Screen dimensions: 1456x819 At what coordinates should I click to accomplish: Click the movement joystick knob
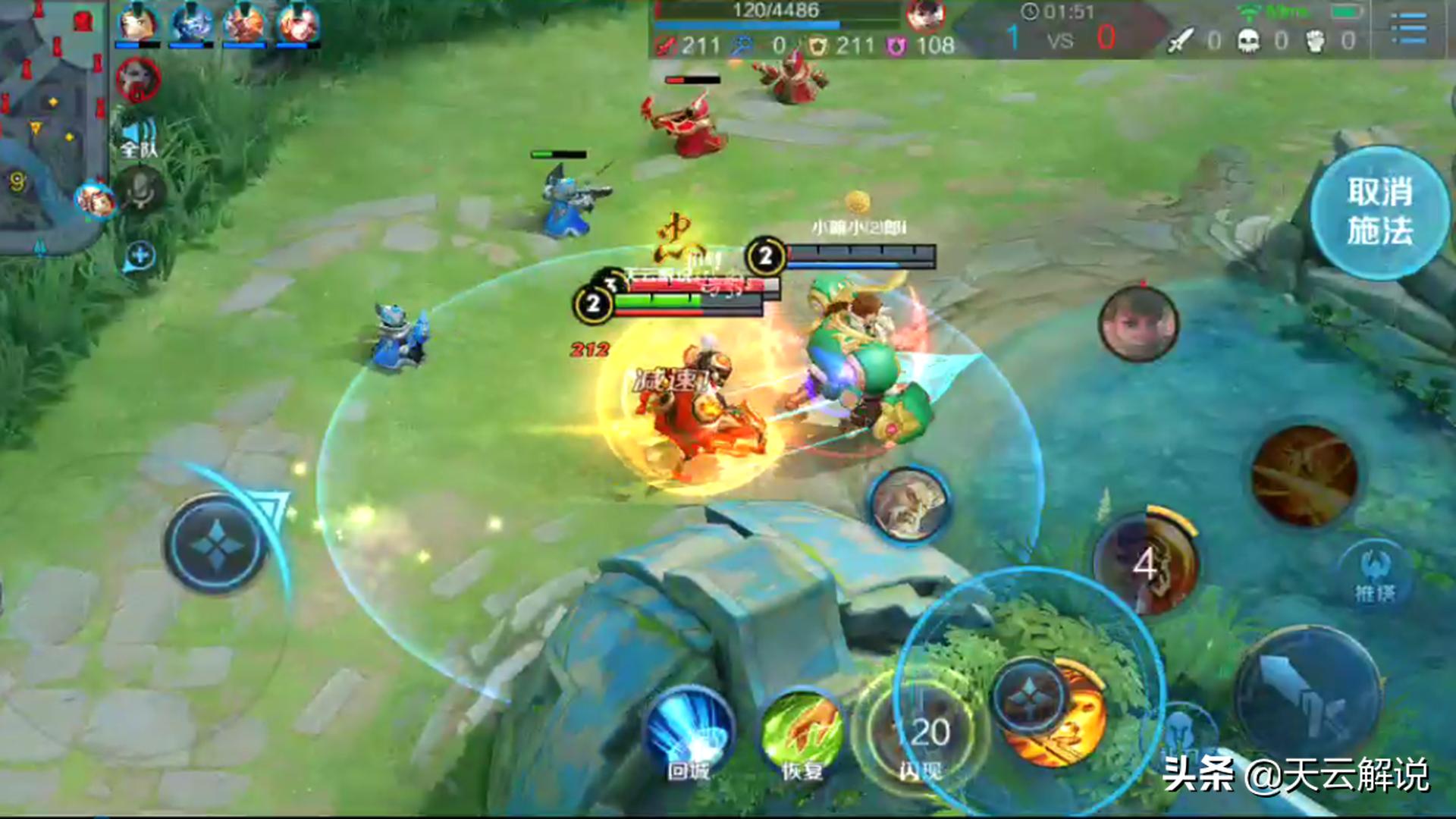217,543
